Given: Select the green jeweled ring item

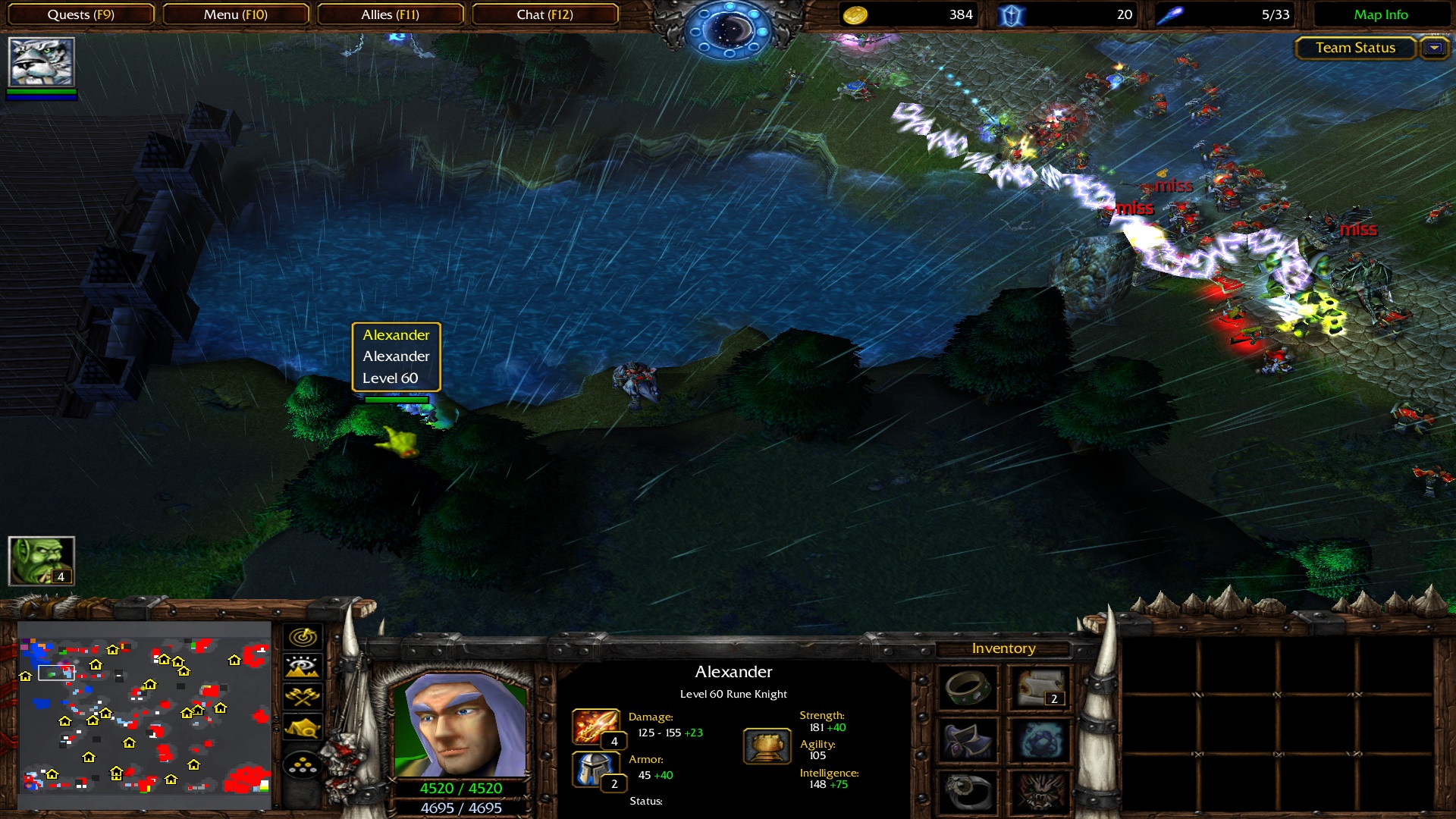Looking at the screenshot, I should tap(968, 688).
